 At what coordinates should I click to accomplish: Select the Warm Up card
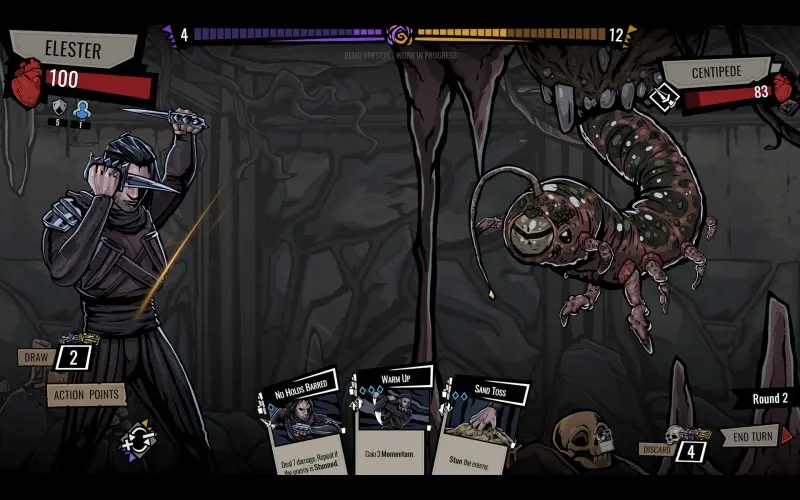392,420
